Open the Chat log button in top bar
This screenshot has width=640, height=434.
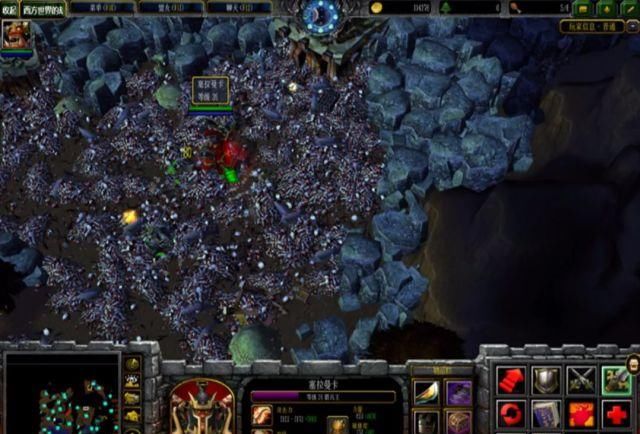[238, 7]
